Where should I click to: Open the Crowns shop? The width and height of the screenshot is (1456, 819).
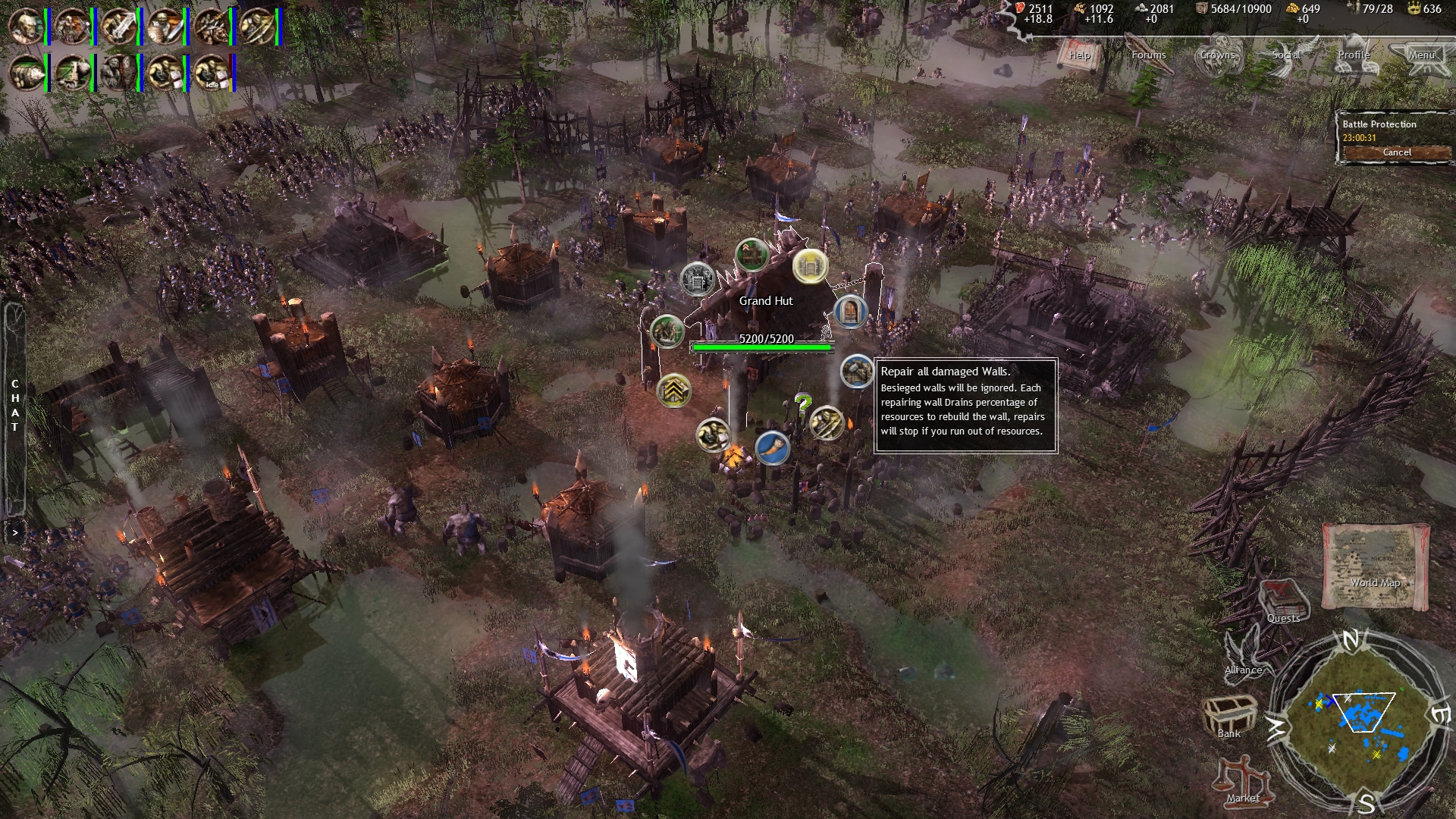pos(1217,55)
